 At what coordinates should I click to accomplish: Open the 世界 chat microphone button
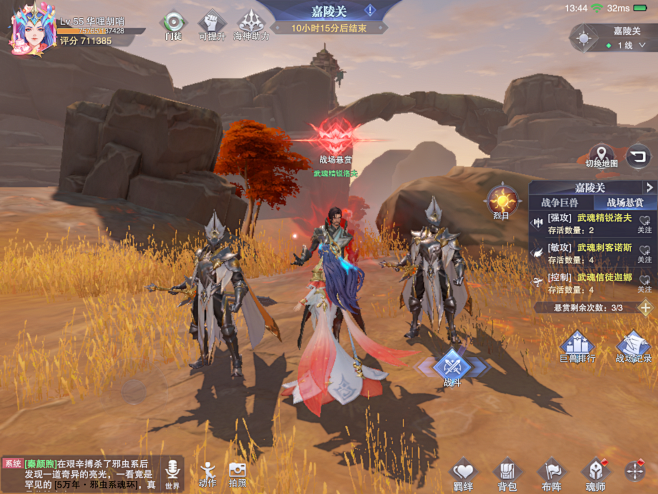pyautogui.click(x=172, y=473)
